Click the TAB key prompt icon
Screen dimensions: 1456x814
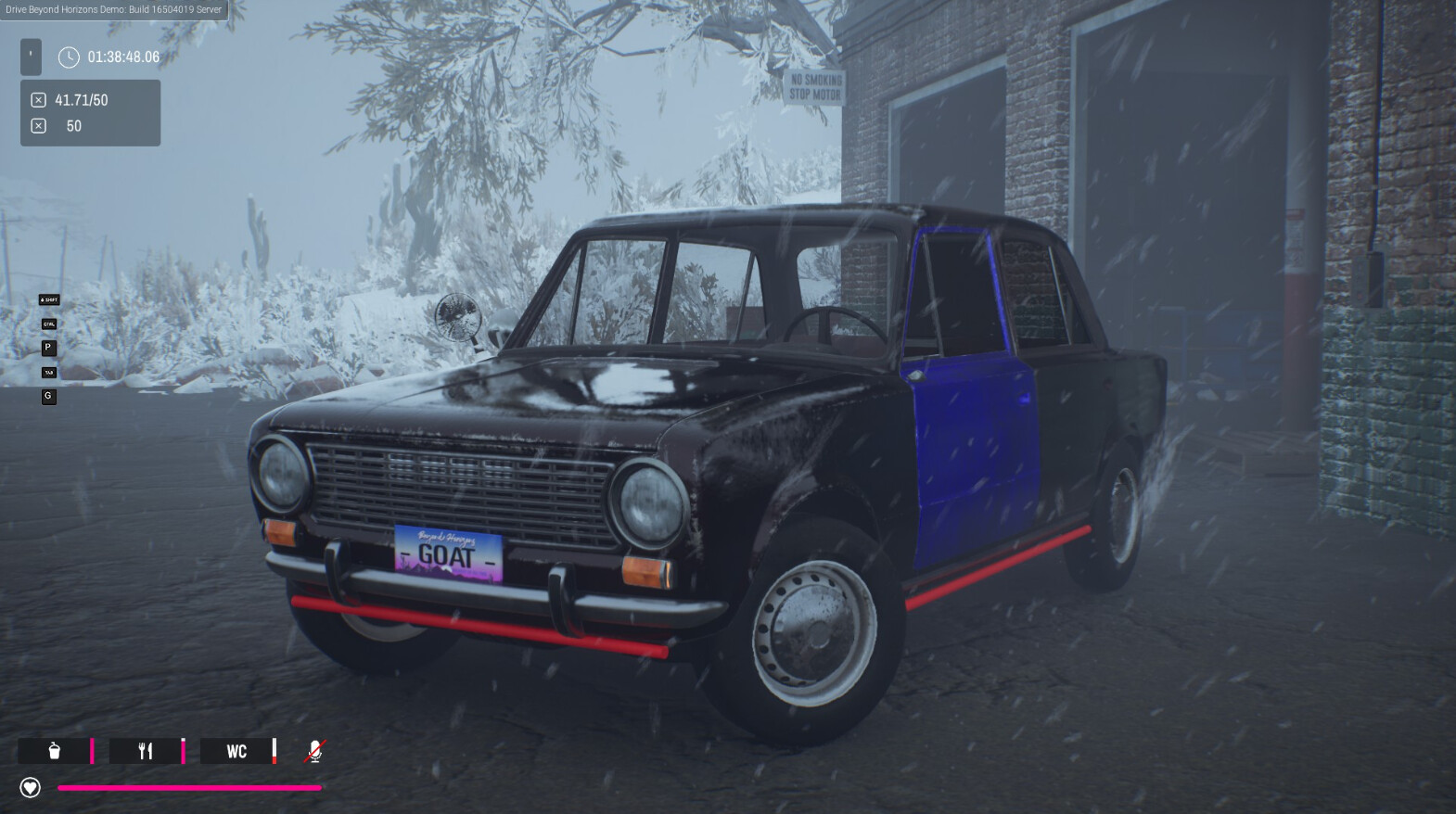coord(48,372)
